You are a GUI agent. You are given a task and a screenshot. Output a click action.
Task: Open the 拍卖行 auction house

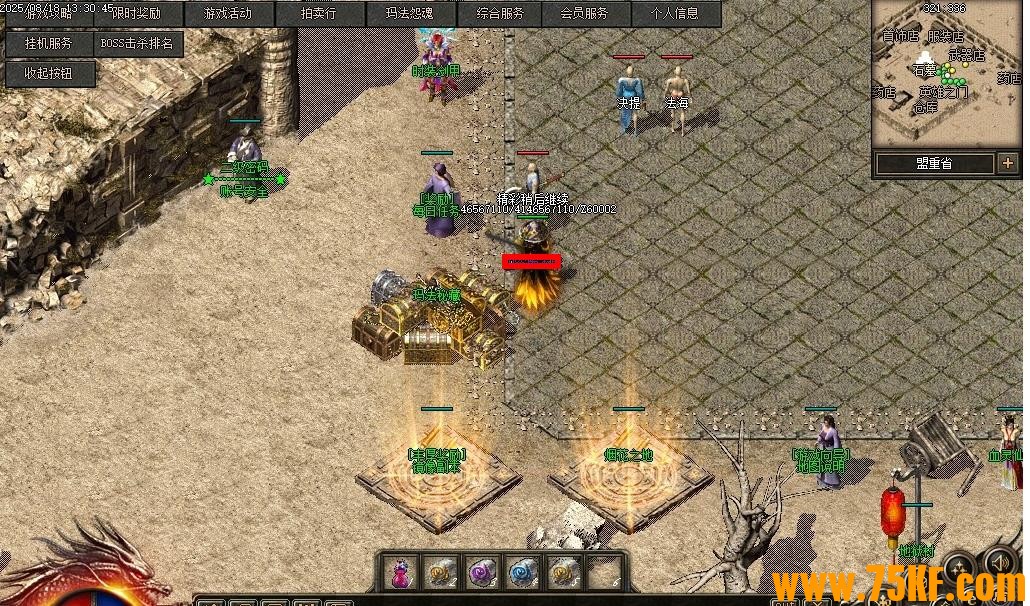coord(318,14)
